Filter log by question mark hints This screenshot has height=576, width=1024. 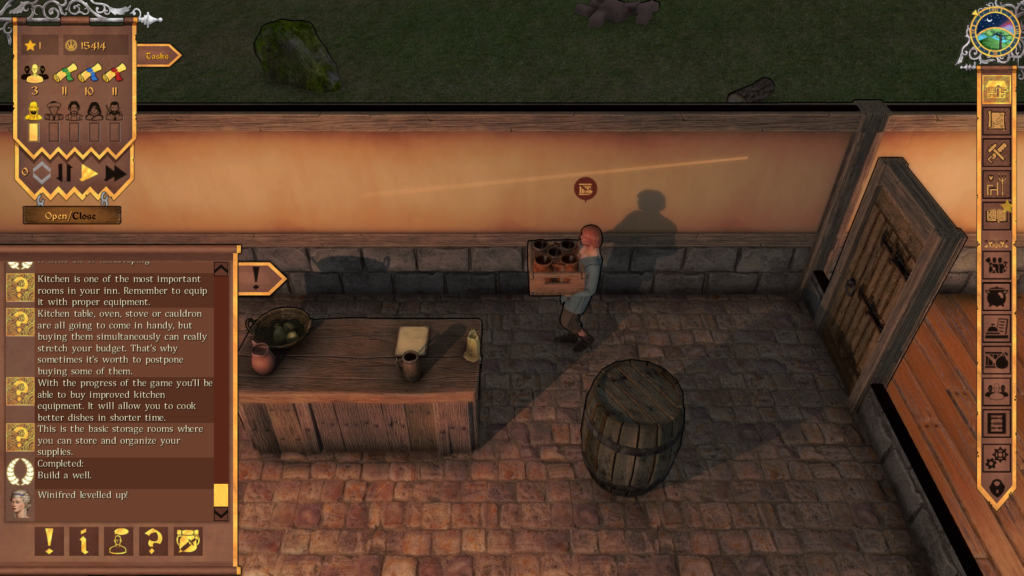(153, 541)
